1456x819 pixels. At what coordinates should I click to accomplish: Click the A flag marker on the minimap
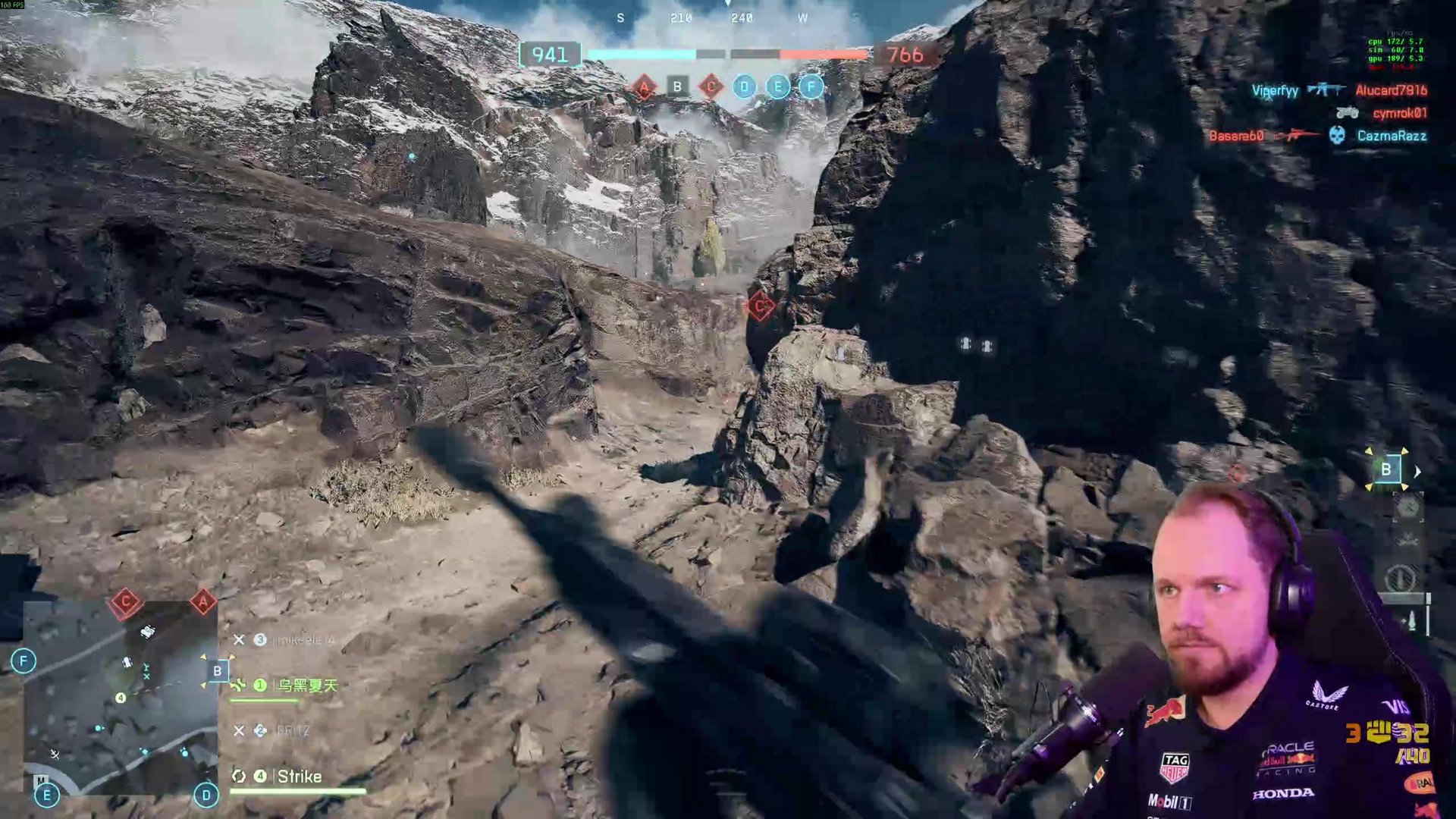[202, 603]
